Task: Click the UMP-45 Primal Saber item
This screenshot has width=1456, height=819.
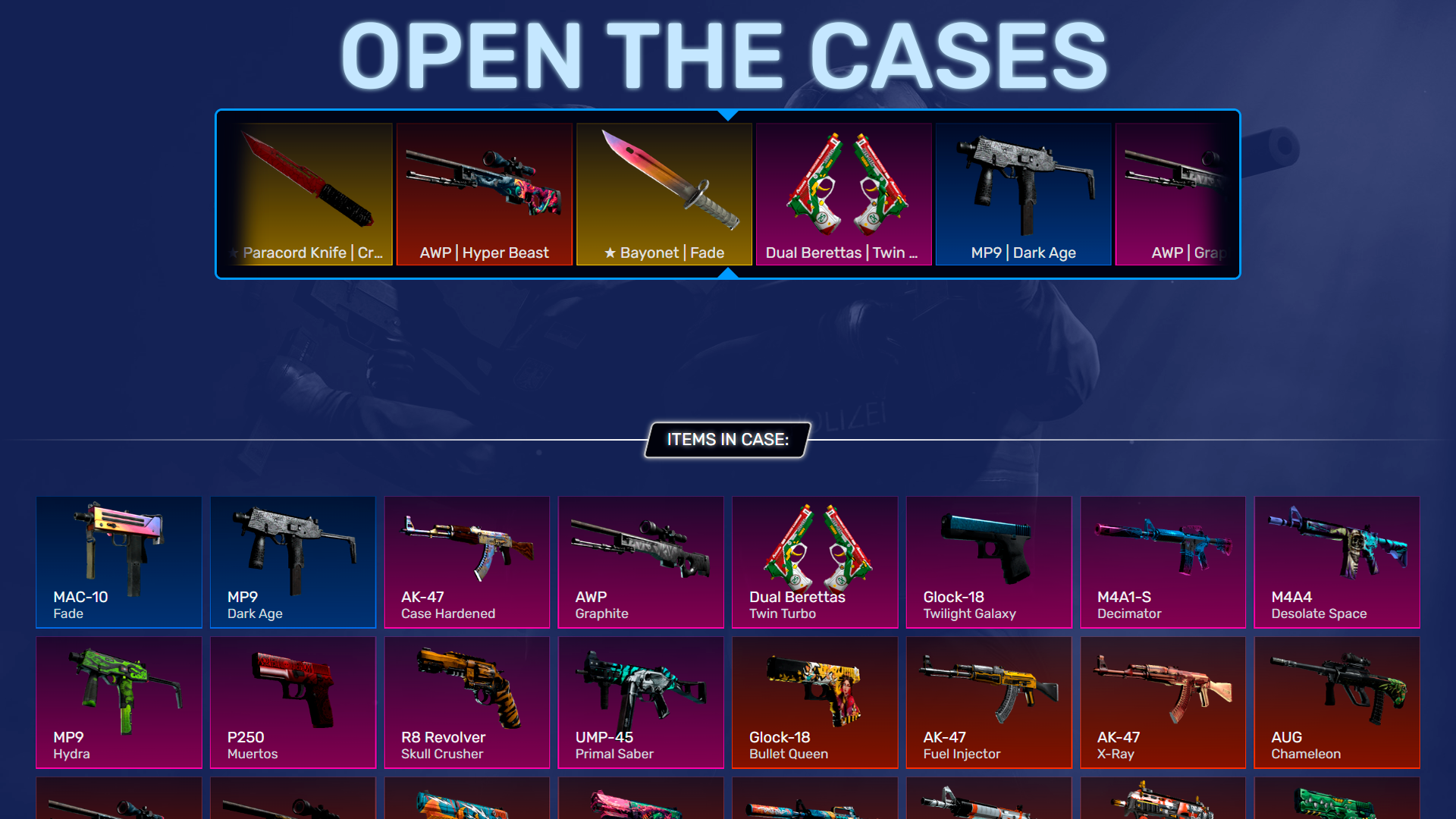Action: coord(641,701)
